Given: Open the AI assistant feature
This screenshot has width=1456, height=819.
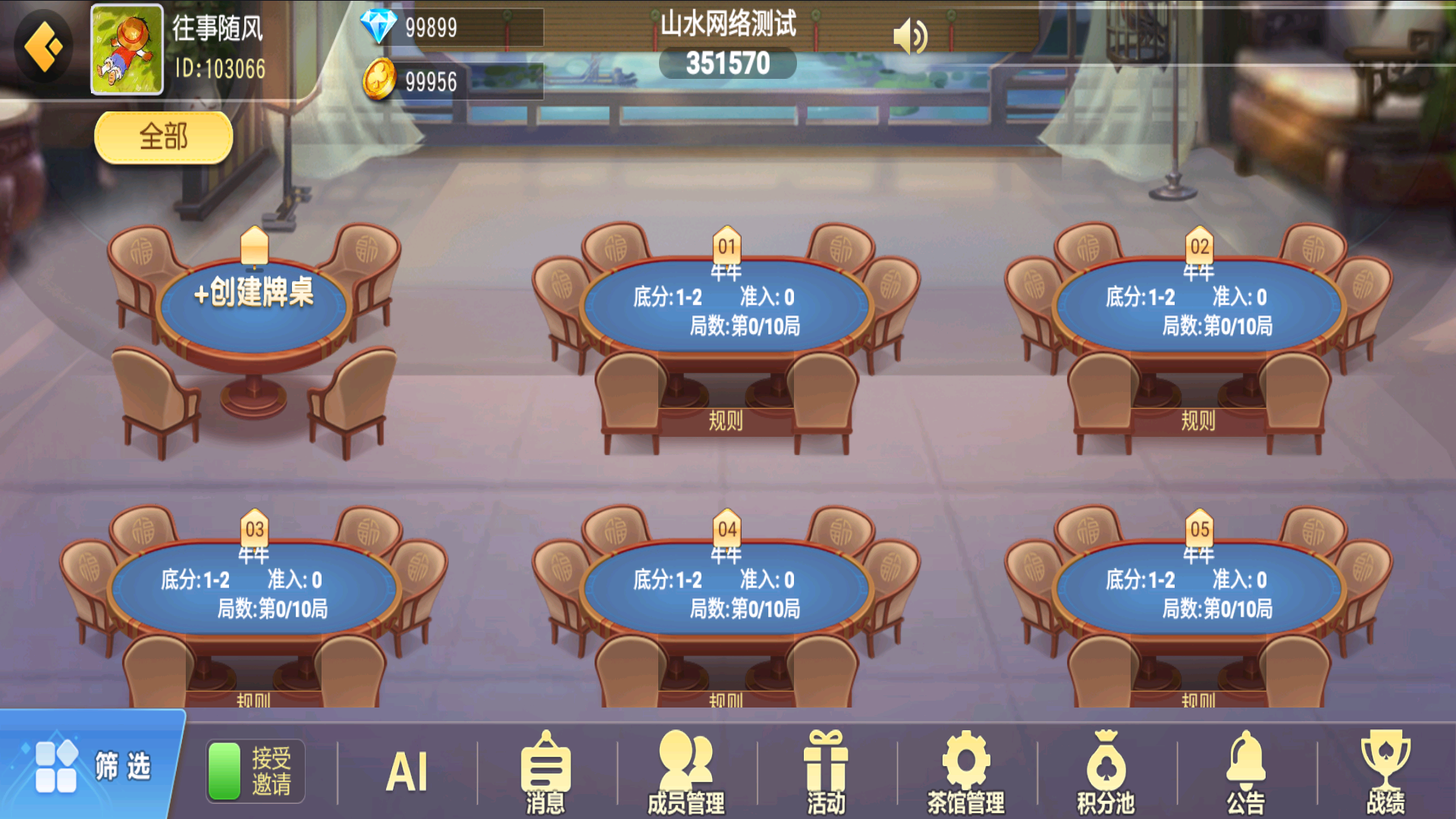Looking at the screenshot, I should (x=407, y=770).
